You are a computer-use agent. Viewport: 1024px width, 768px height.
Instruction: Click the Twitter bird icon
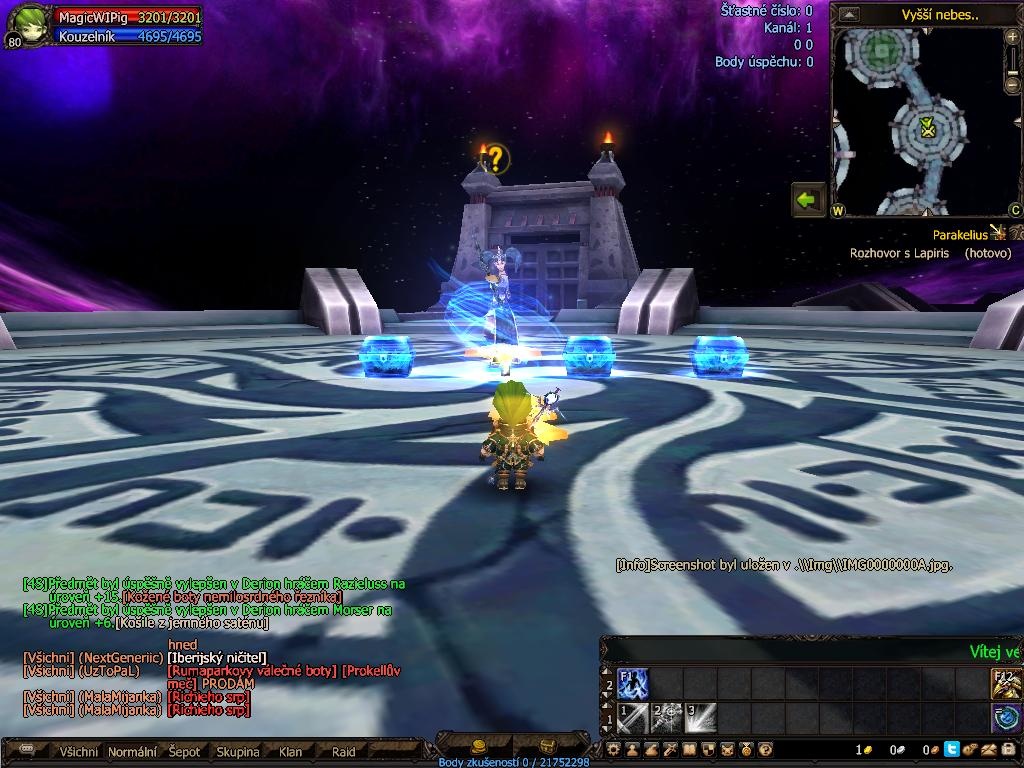coord(951,749)
